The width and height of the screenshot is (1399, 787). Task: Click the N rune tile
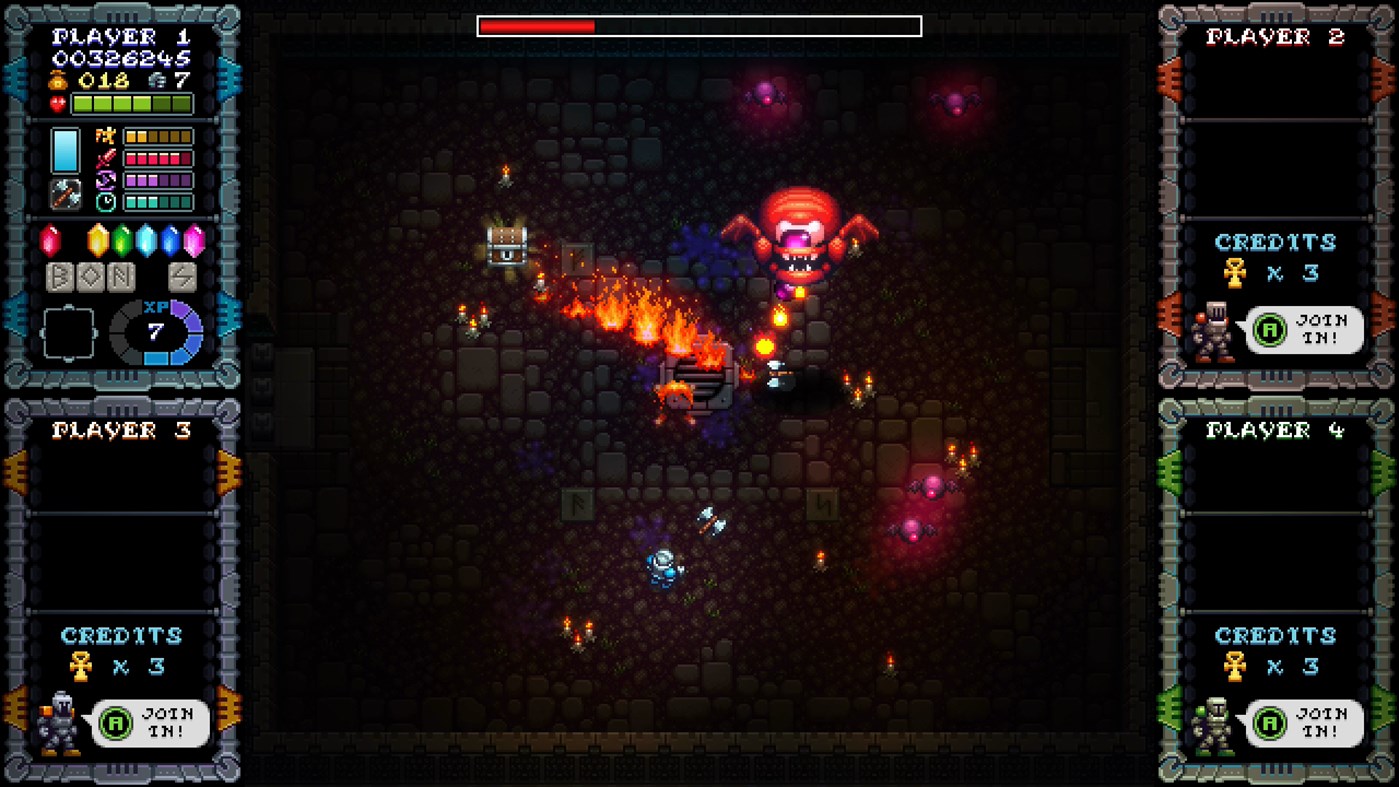120,276
